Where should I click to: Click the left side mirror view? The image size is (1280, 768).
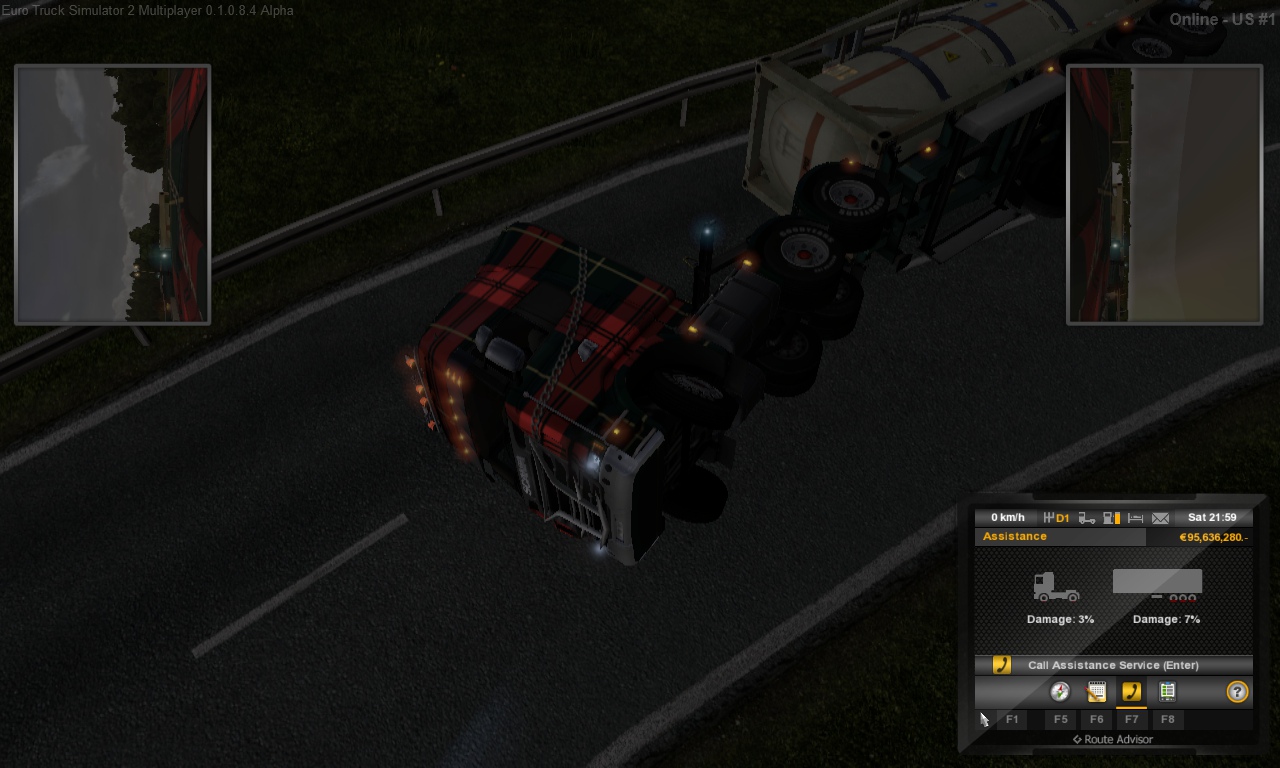pyautogui.click(x=112, y=195)
